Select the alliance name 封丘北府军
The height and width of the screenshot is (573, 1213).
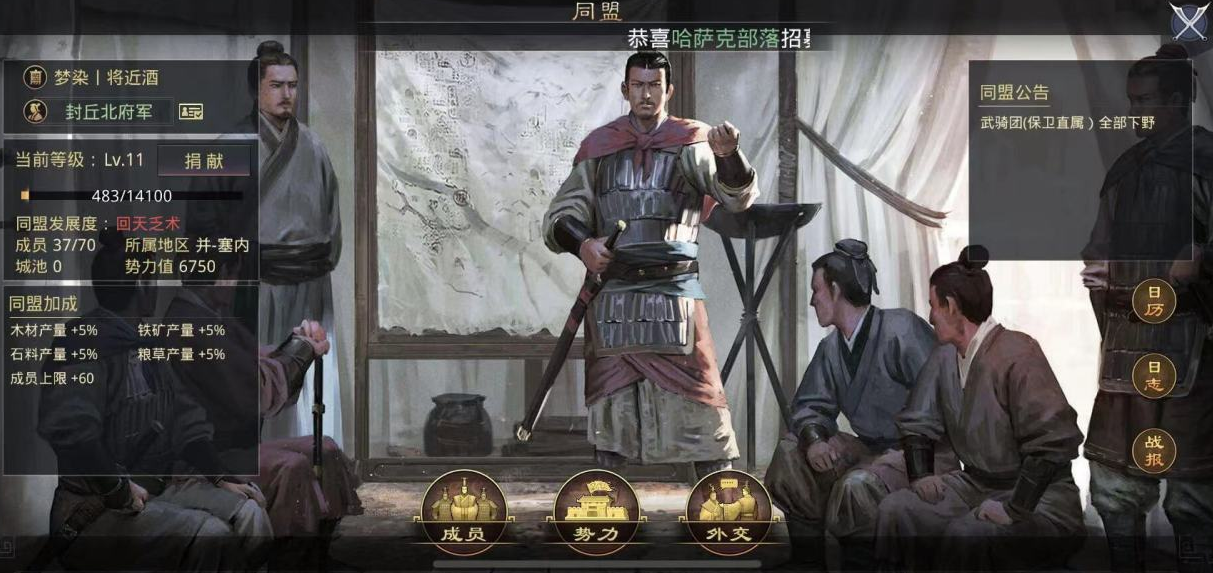tap(110, 111)
